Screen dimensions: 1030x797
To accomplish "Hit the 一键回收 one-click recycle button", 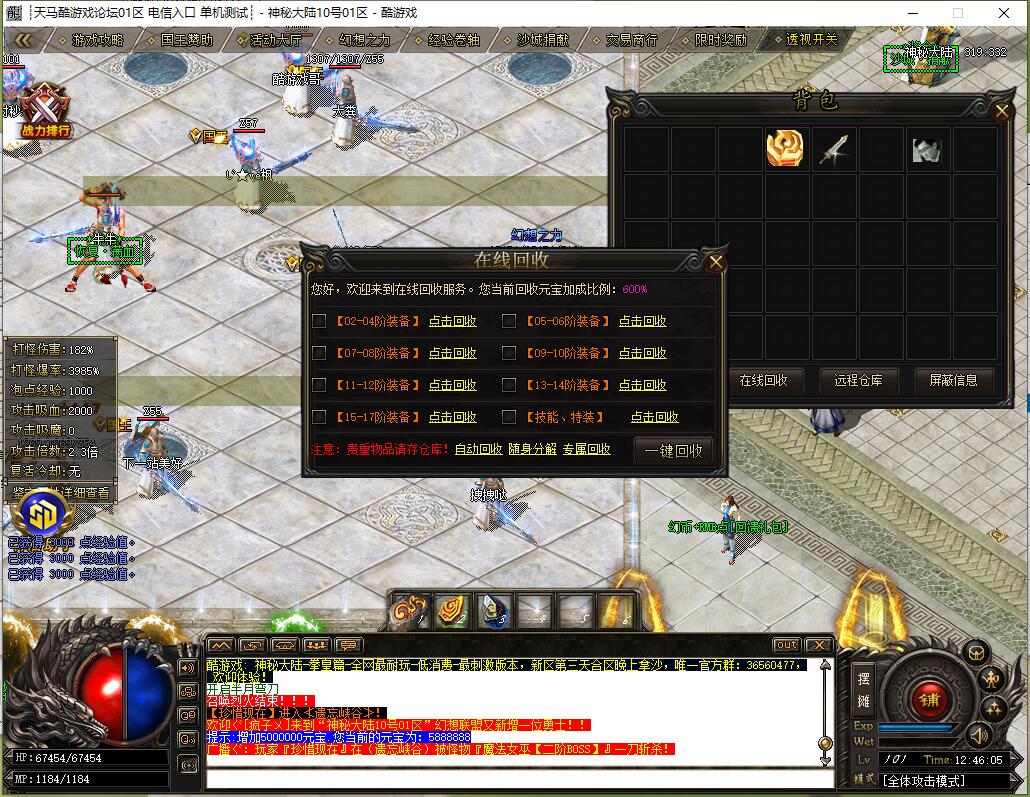I will [673, 450].
